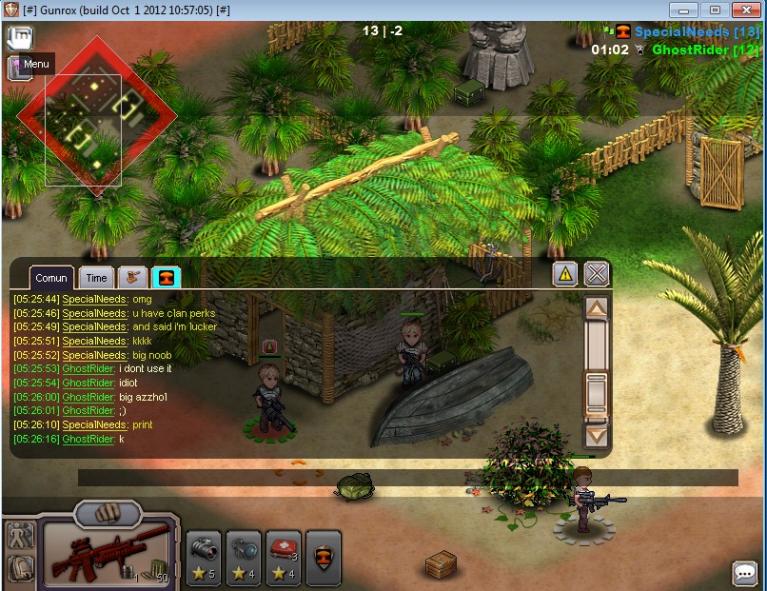
Task: Use the camera item with 5 stars
Action: click(204, 557)
